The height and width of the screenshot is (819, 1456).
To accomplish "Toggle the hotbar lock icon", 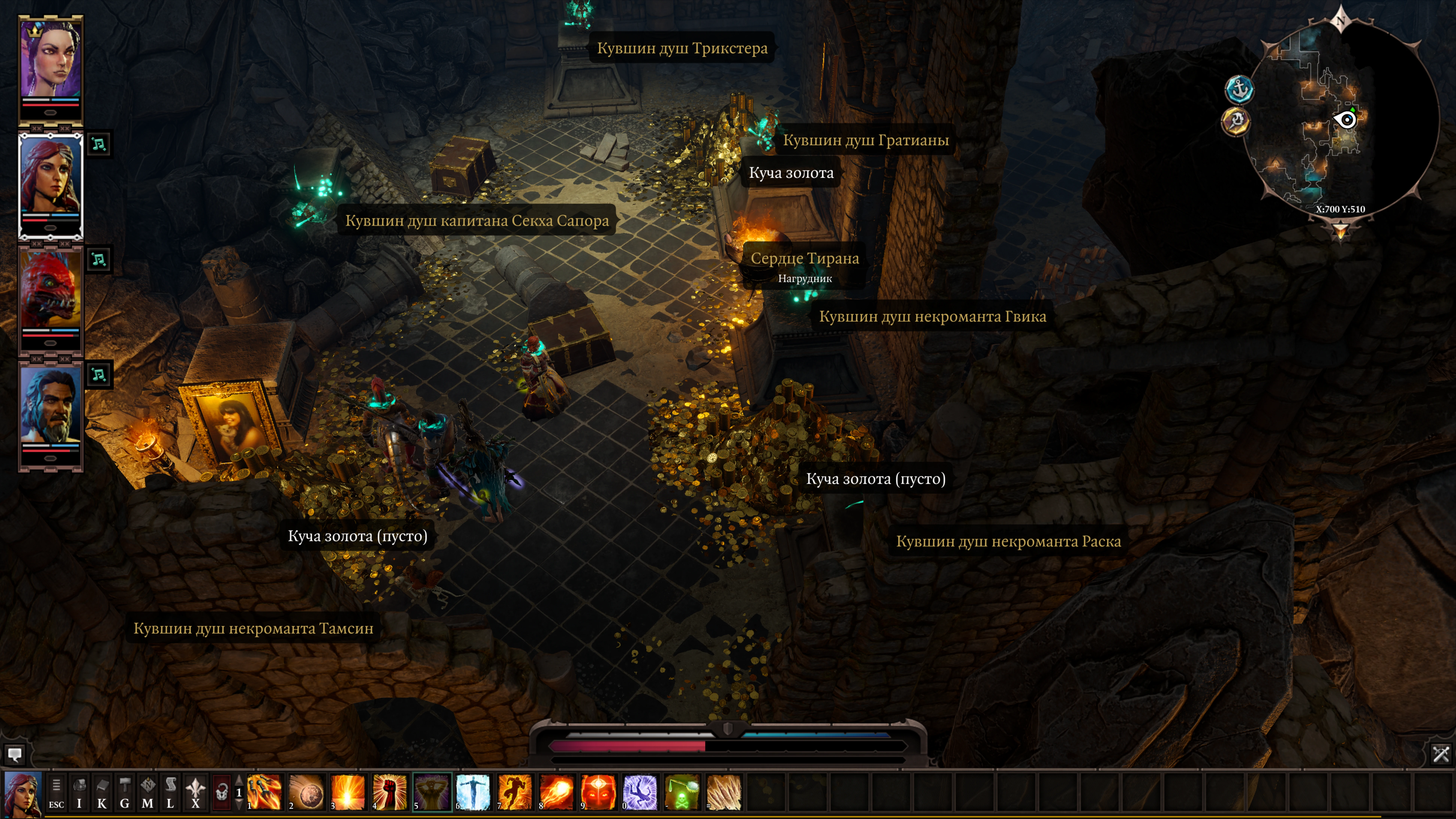I will (221, 792).
